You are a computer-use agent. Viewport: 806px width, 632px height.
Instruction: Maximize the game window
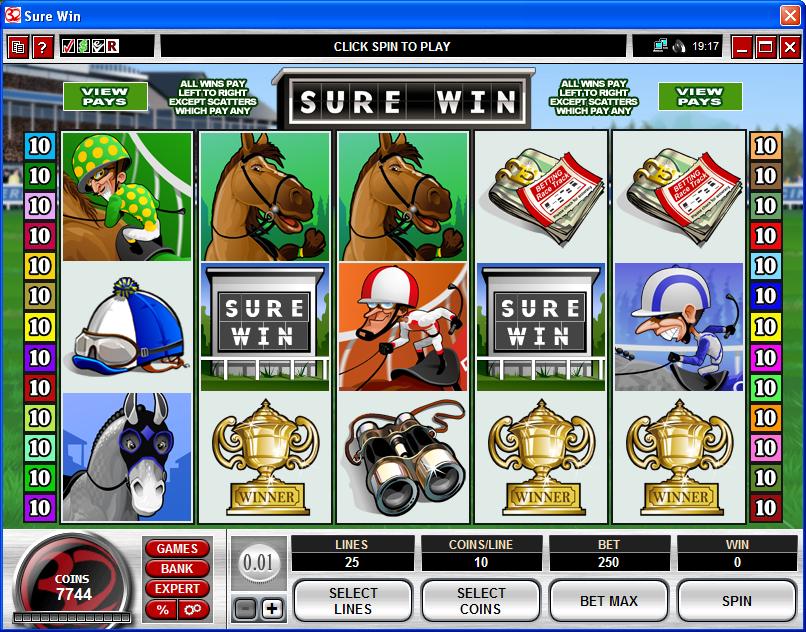[x=765, y=47]
